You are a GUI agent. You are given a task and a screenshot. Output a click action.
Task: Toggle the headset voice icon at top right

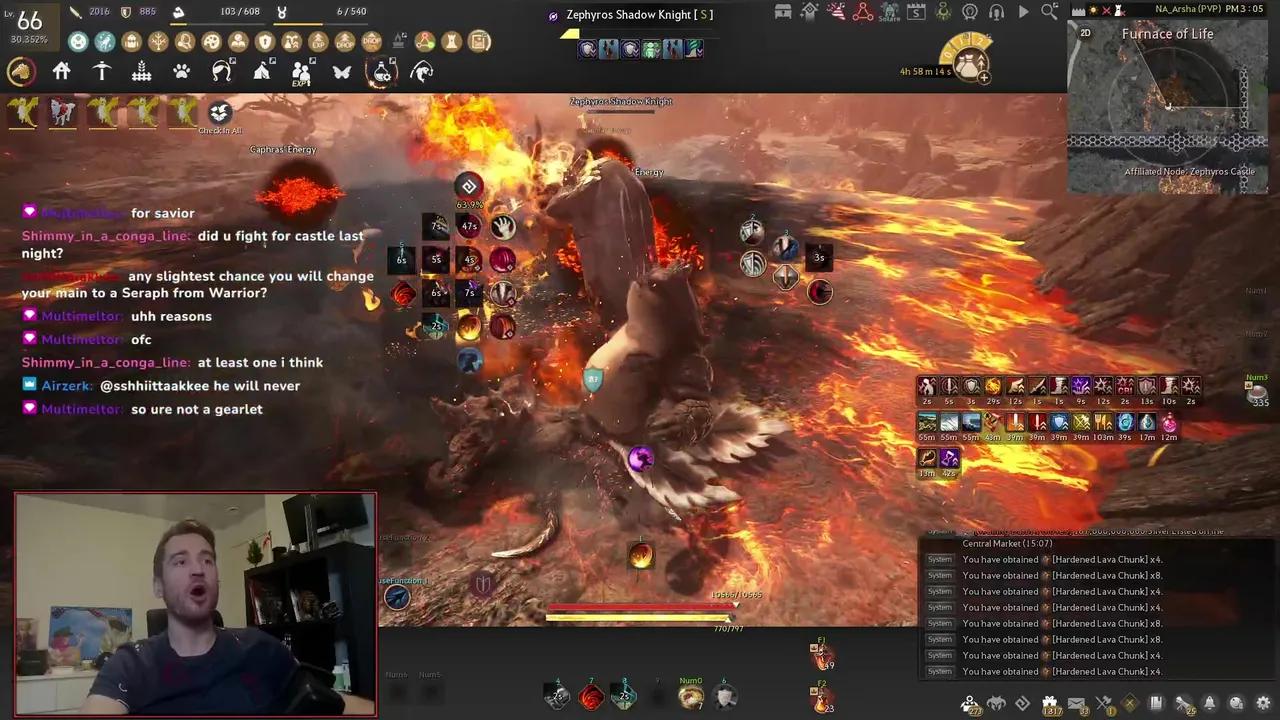997,12
